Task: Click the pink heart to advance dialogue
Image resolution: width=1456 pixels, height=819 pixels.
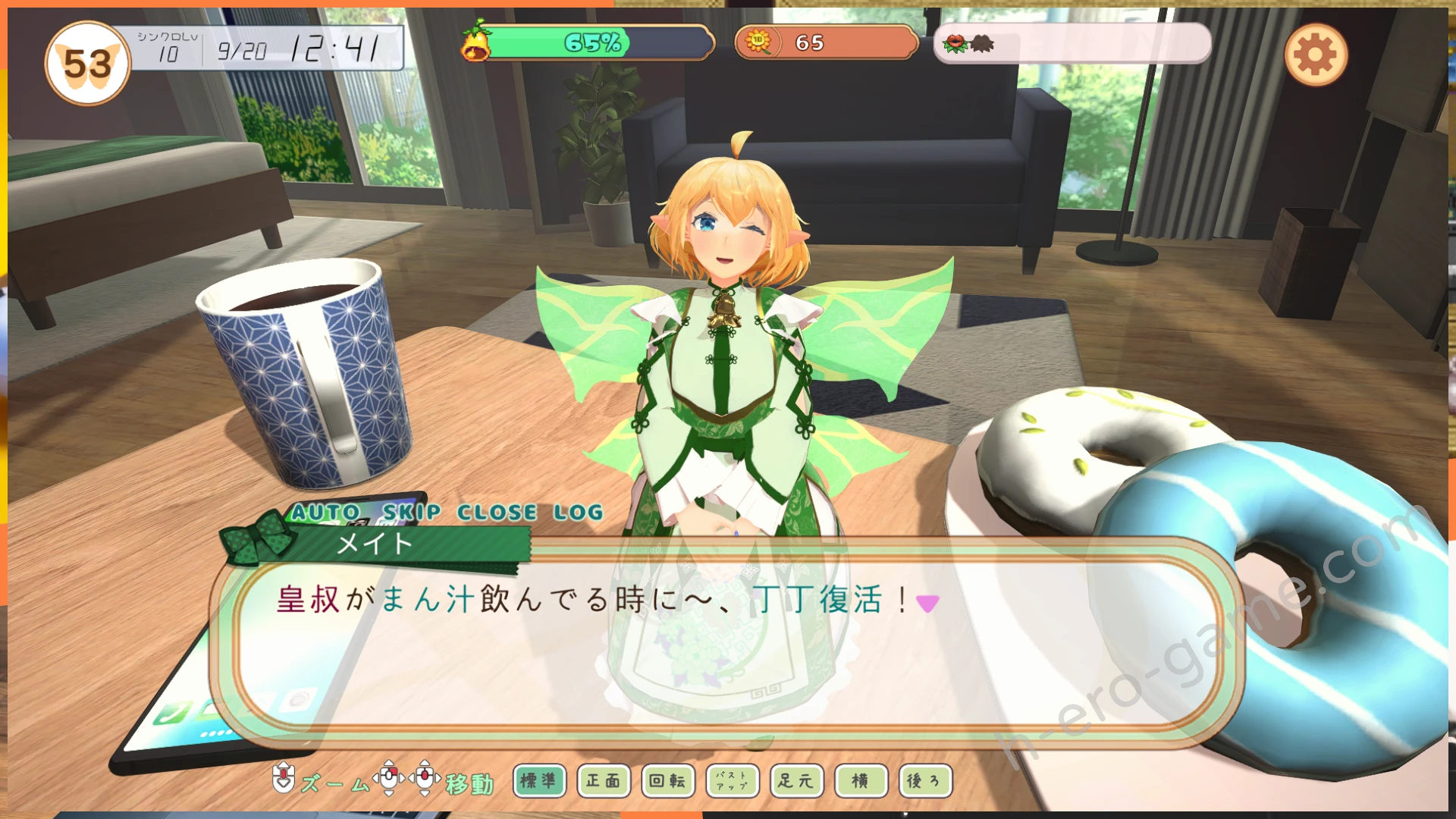Action: [927, 603]
